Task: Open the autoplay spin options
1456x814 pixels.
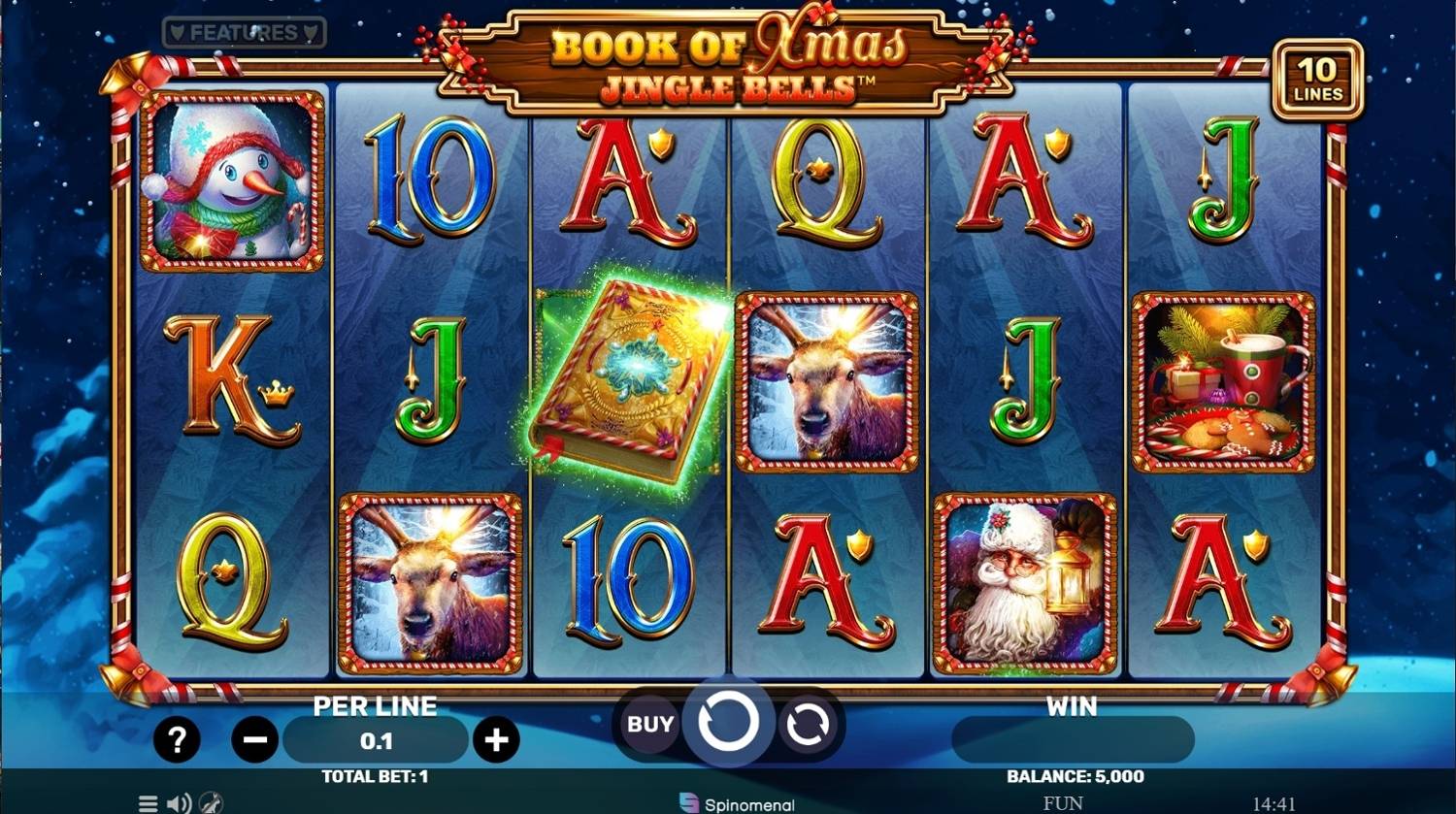Action: point(807,722)
